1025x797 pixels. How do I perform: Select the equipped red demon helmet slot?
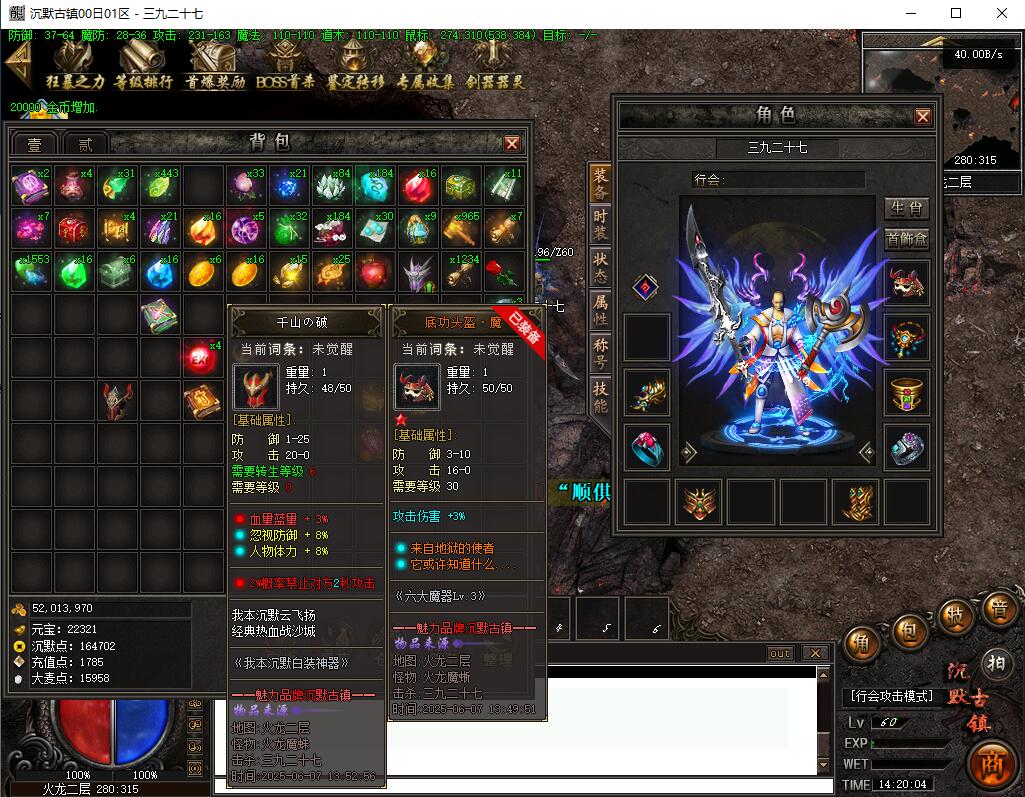(906, 284)
